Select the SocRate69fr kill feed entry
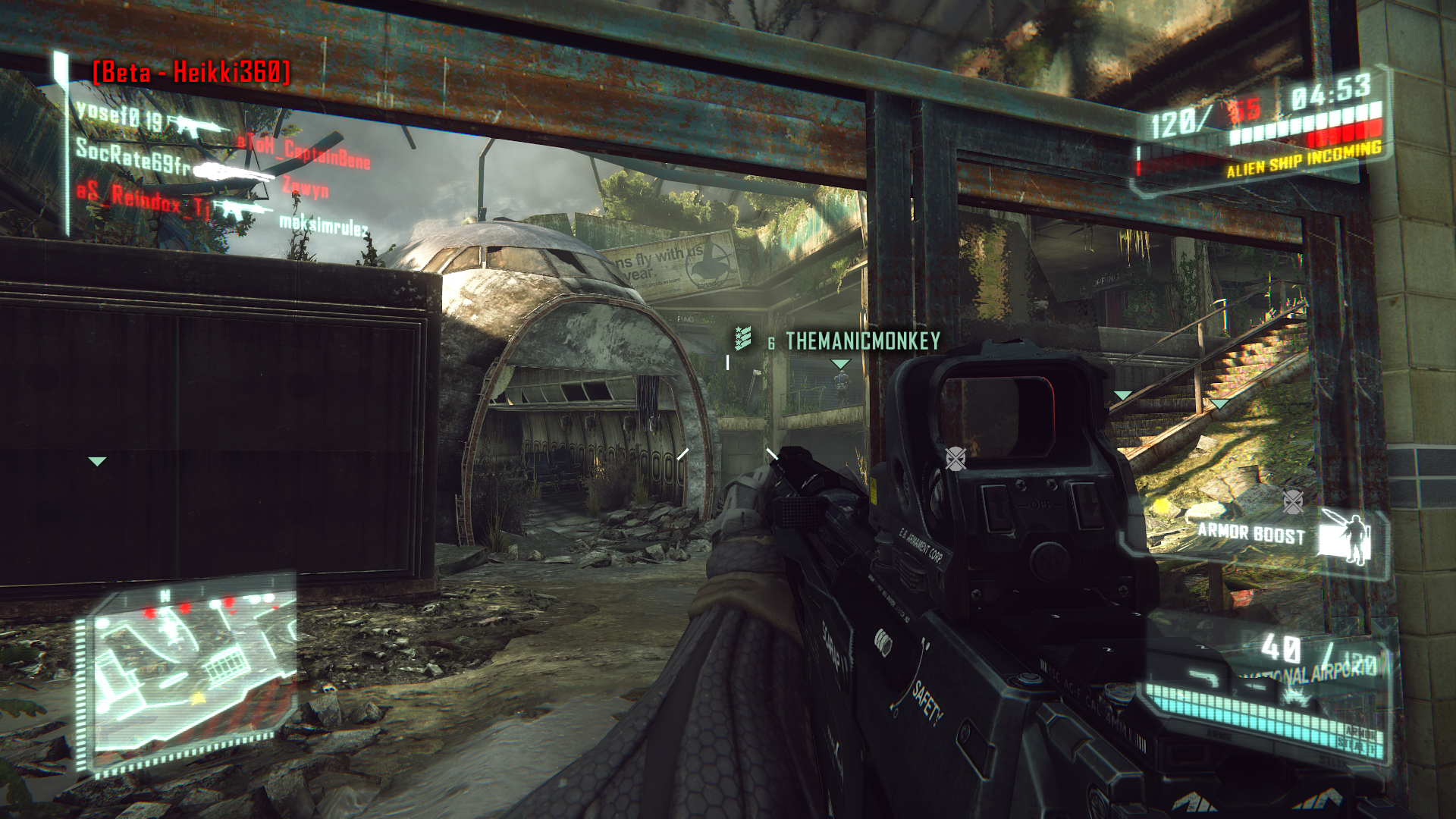 (x=133, y=156)
